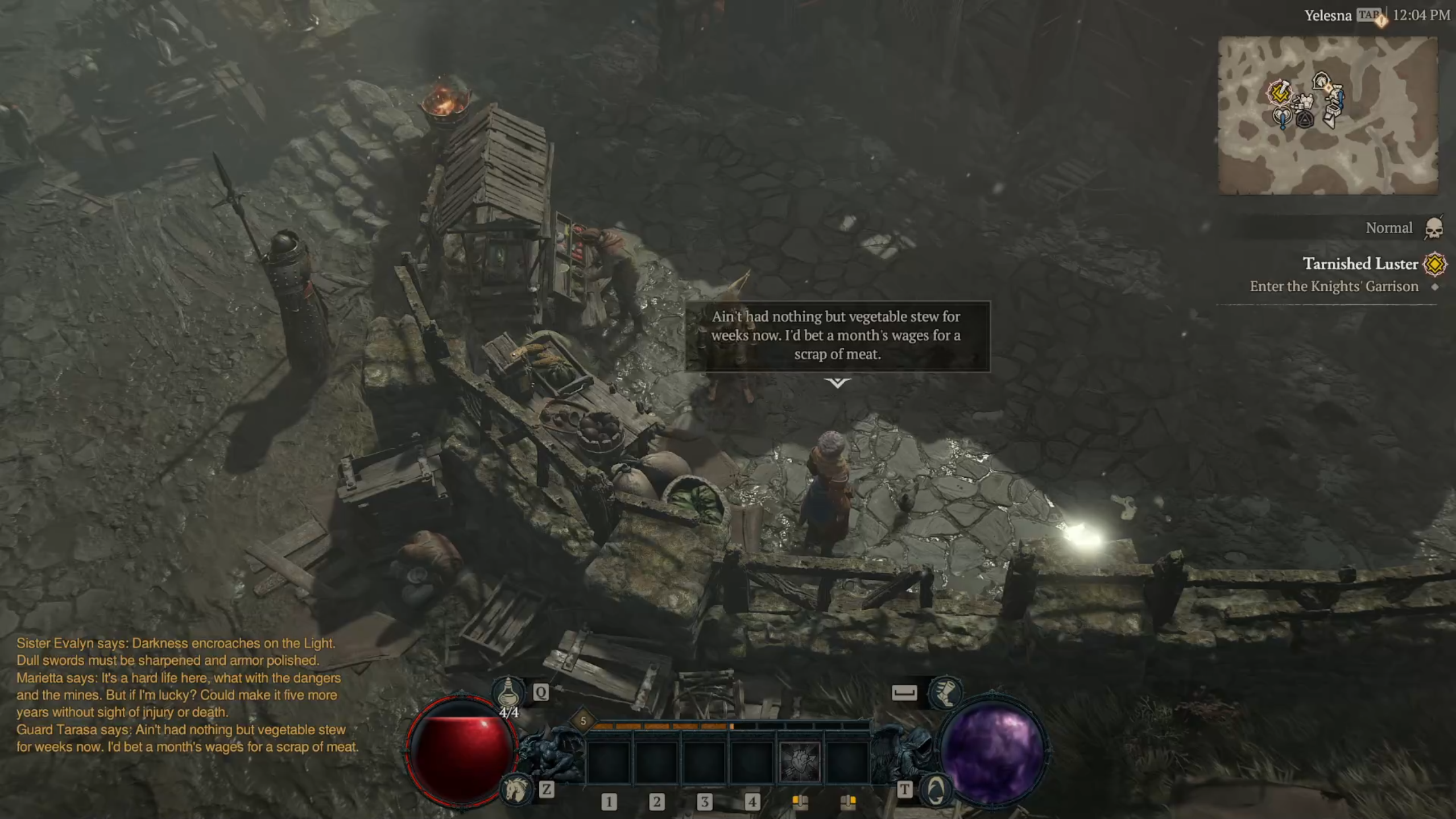Select the Tarnished Luster quest tracker

(1360, 264)
